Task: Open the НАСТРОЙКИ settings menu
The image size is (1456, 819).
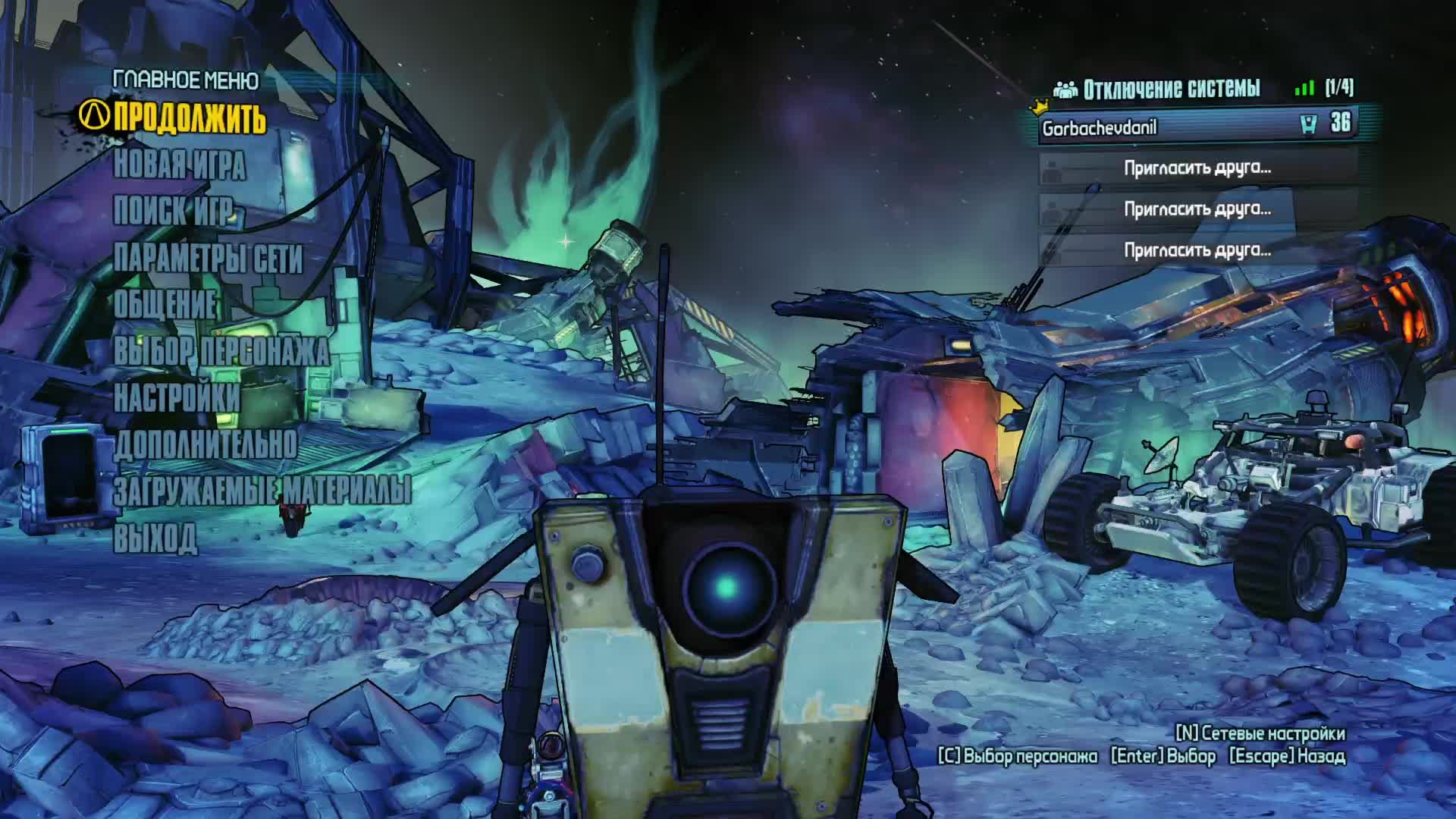Action: point(177,397)
